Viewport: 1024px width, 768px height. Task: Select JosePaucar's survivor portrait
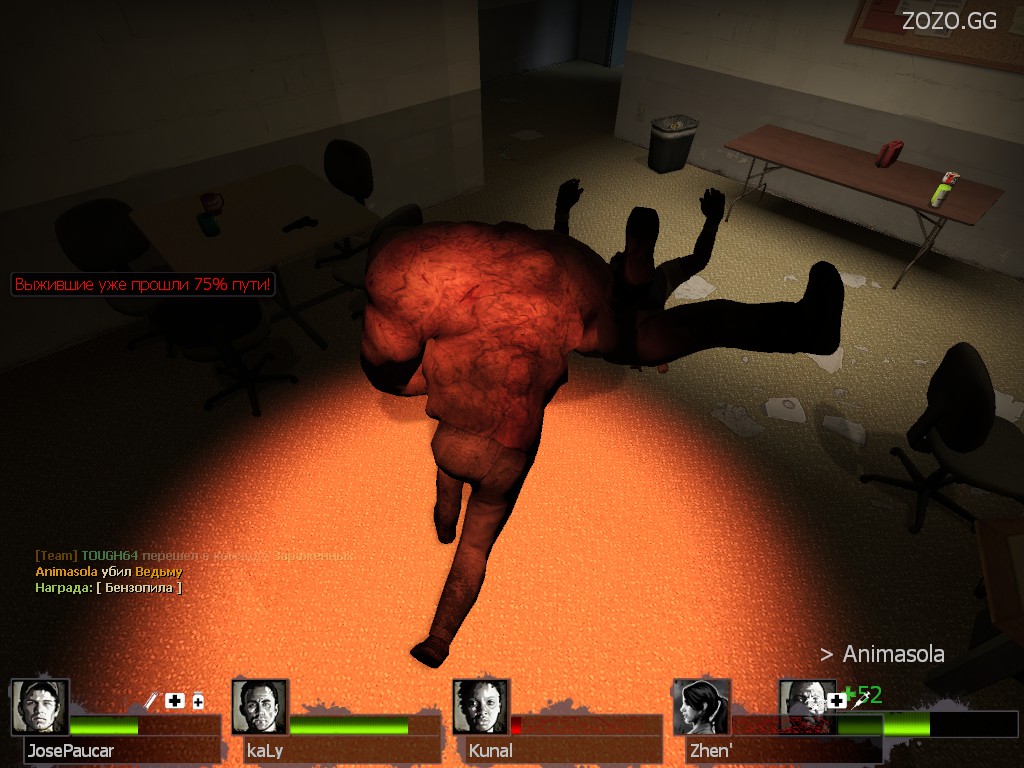(x=40, y=707)
